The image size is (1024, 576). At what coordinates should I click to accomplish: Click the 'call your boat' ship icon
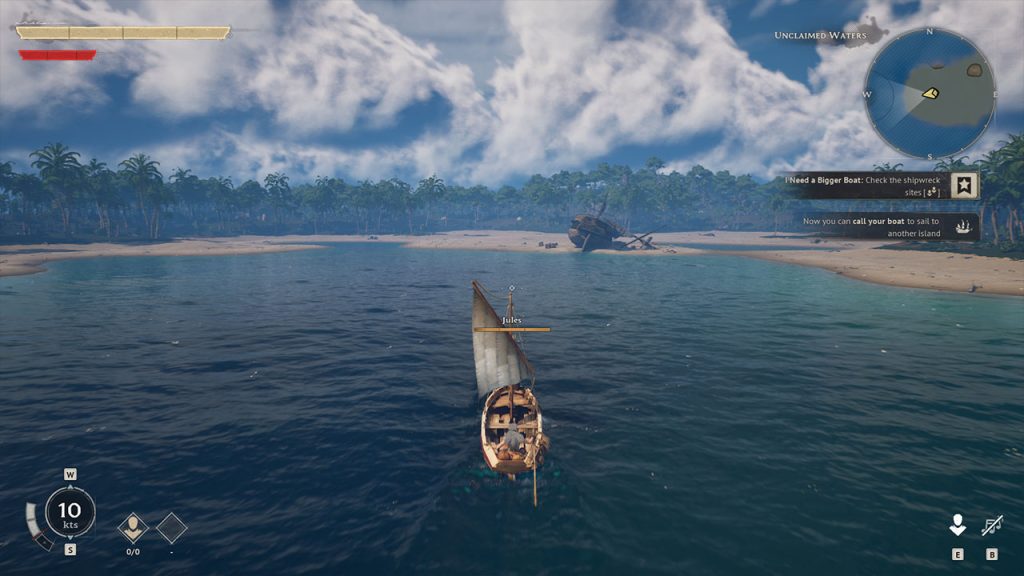coord(964,227)
